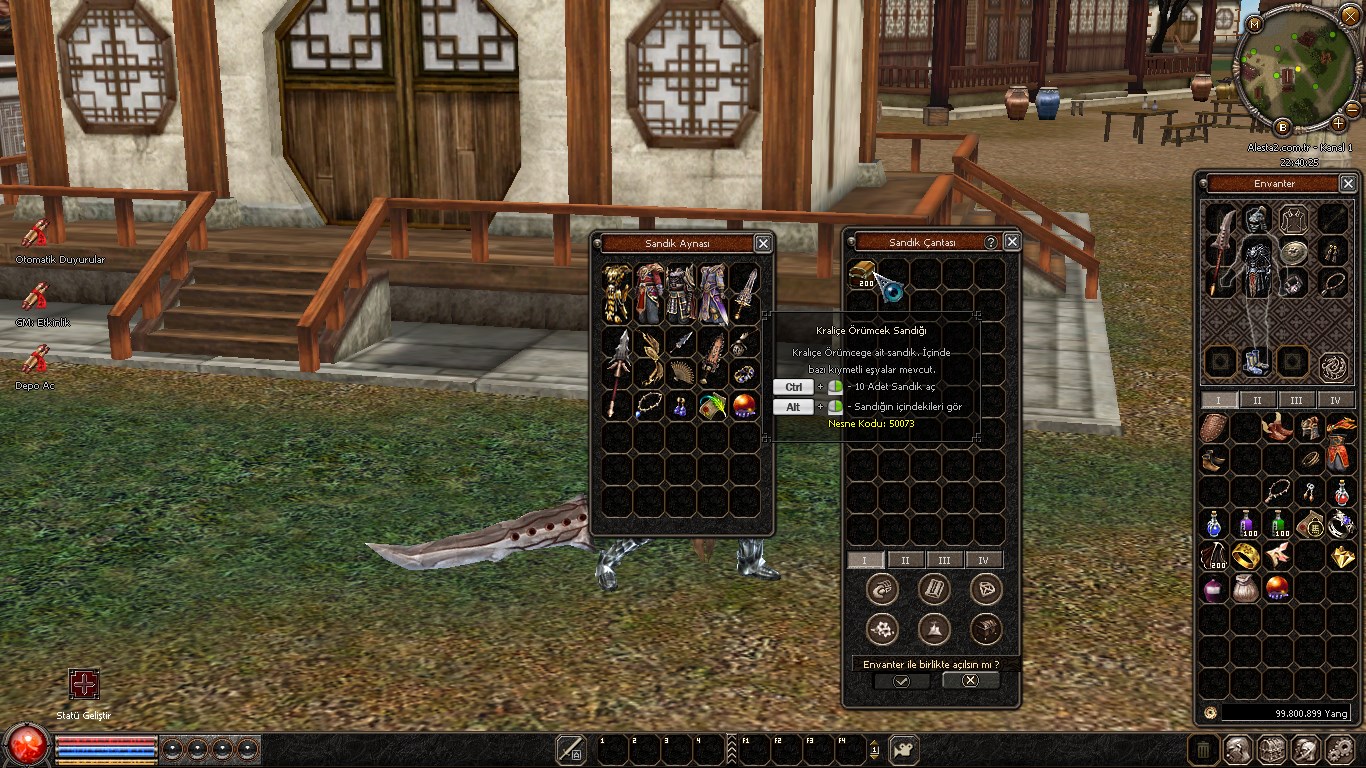Choose the blue potion in inventory
The height and width of the screenshot is (768, 1366).
1214,524
